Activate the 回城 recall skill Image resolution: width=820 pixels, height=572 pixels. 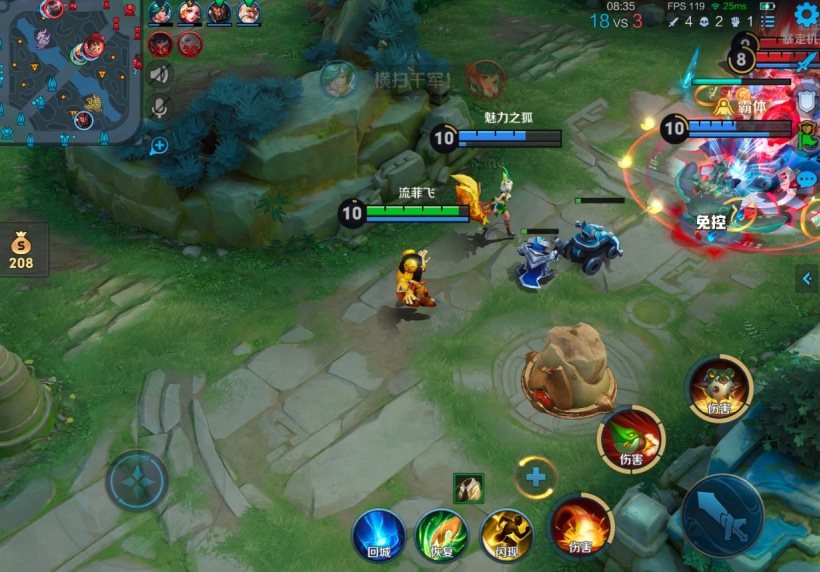tap(378, 535)
